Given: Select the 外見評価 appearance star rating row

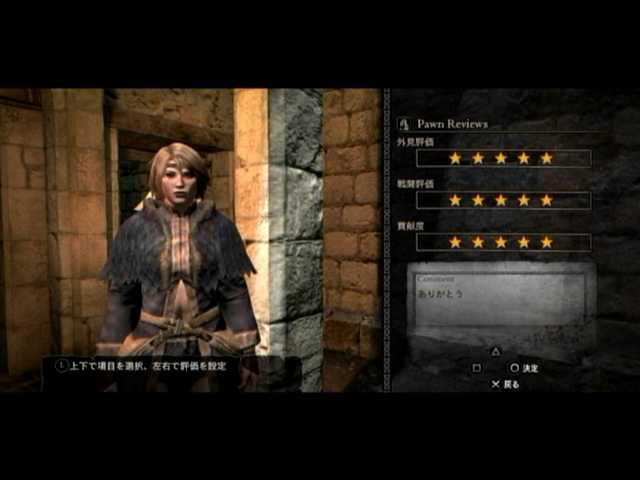Looking at the screenshot, I should (502, 158).
